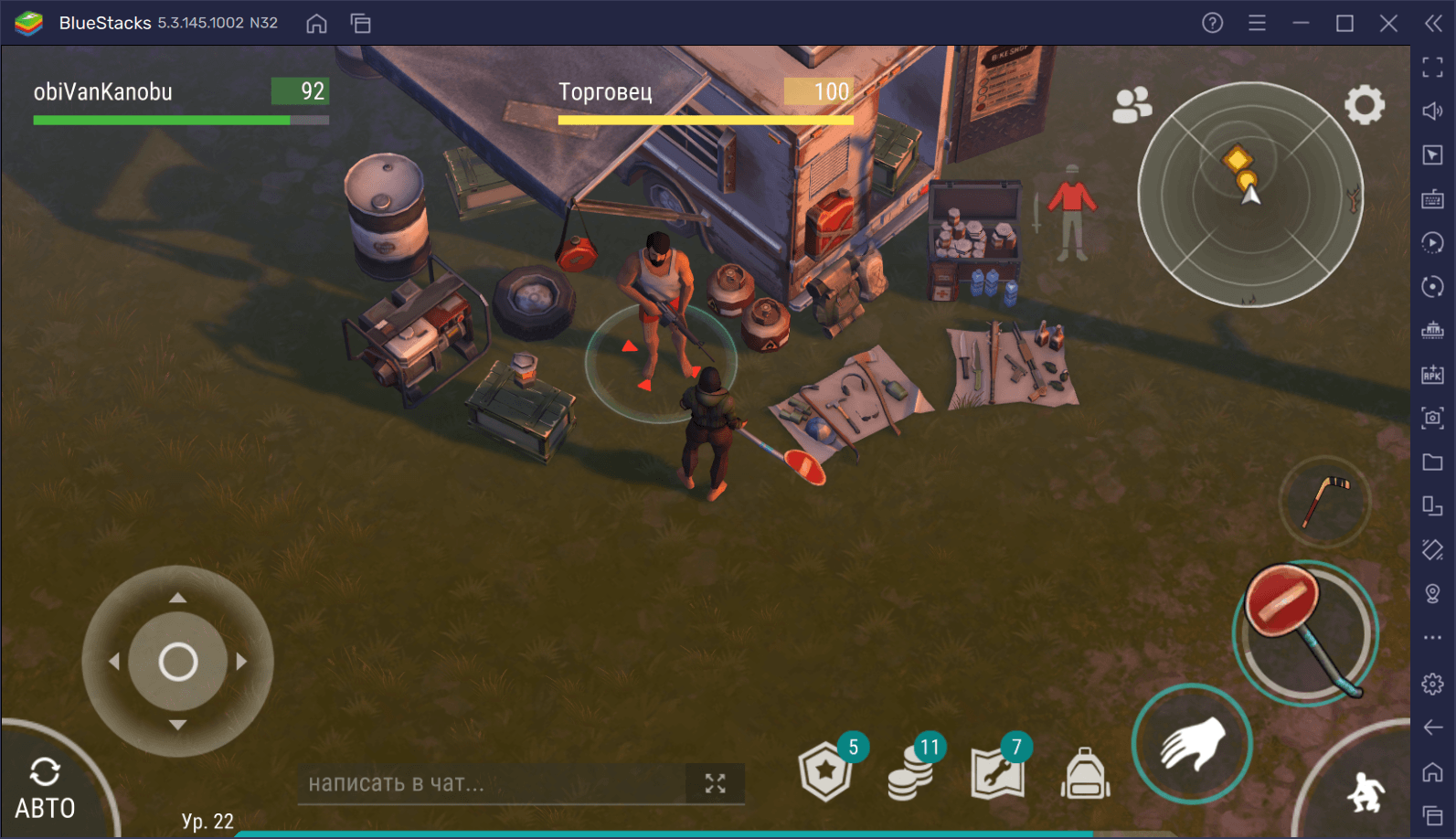
Task: Expand the chat window
Action: tap(715, 783)
